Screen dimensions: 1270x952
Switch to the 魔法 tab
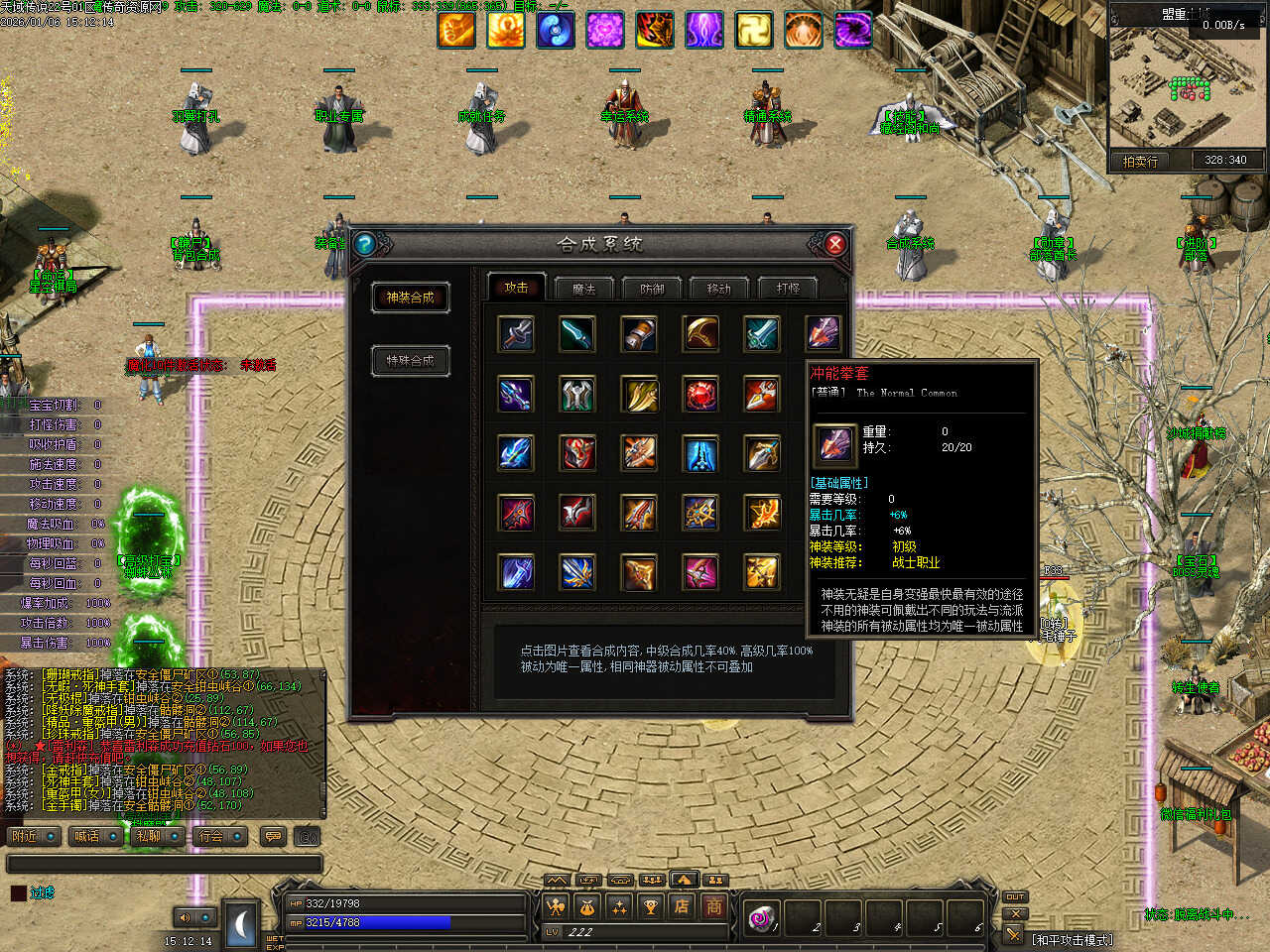(x=583, y=289)
